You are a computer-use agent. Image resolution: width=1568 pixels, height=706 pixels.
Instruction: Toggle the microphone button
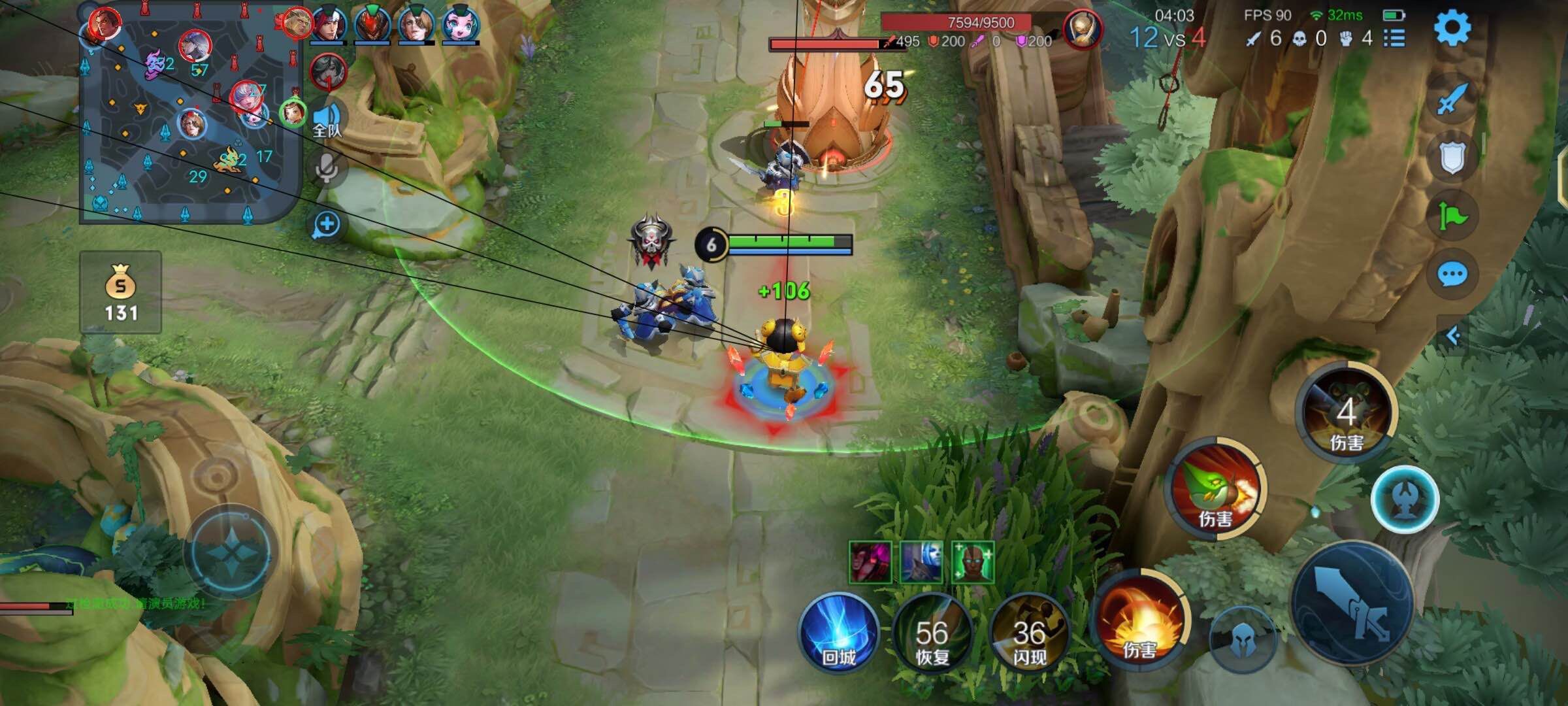(x=327, y=169)
